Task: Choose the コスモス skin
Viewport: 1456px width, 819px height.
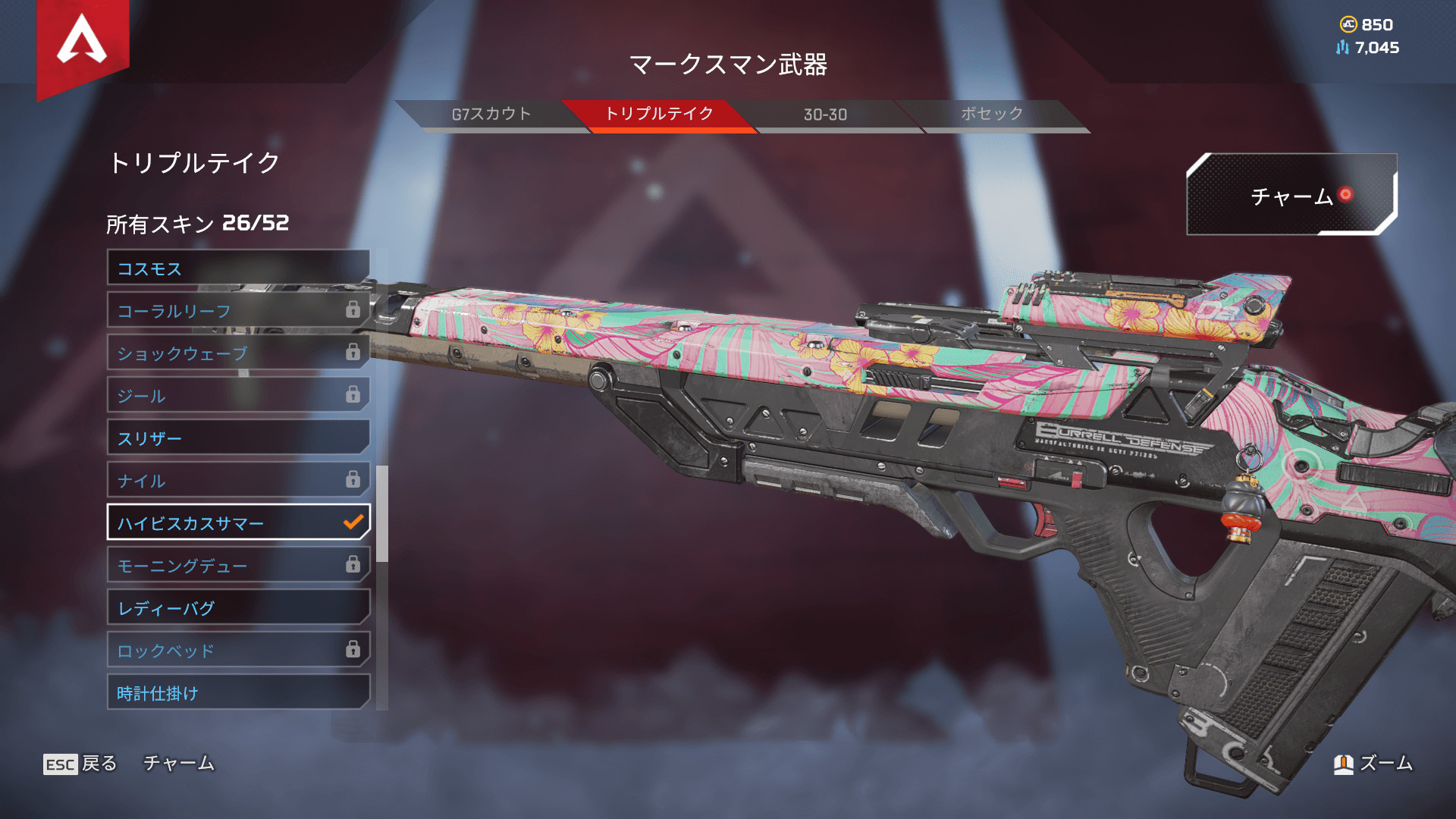Action: point(238,268)
